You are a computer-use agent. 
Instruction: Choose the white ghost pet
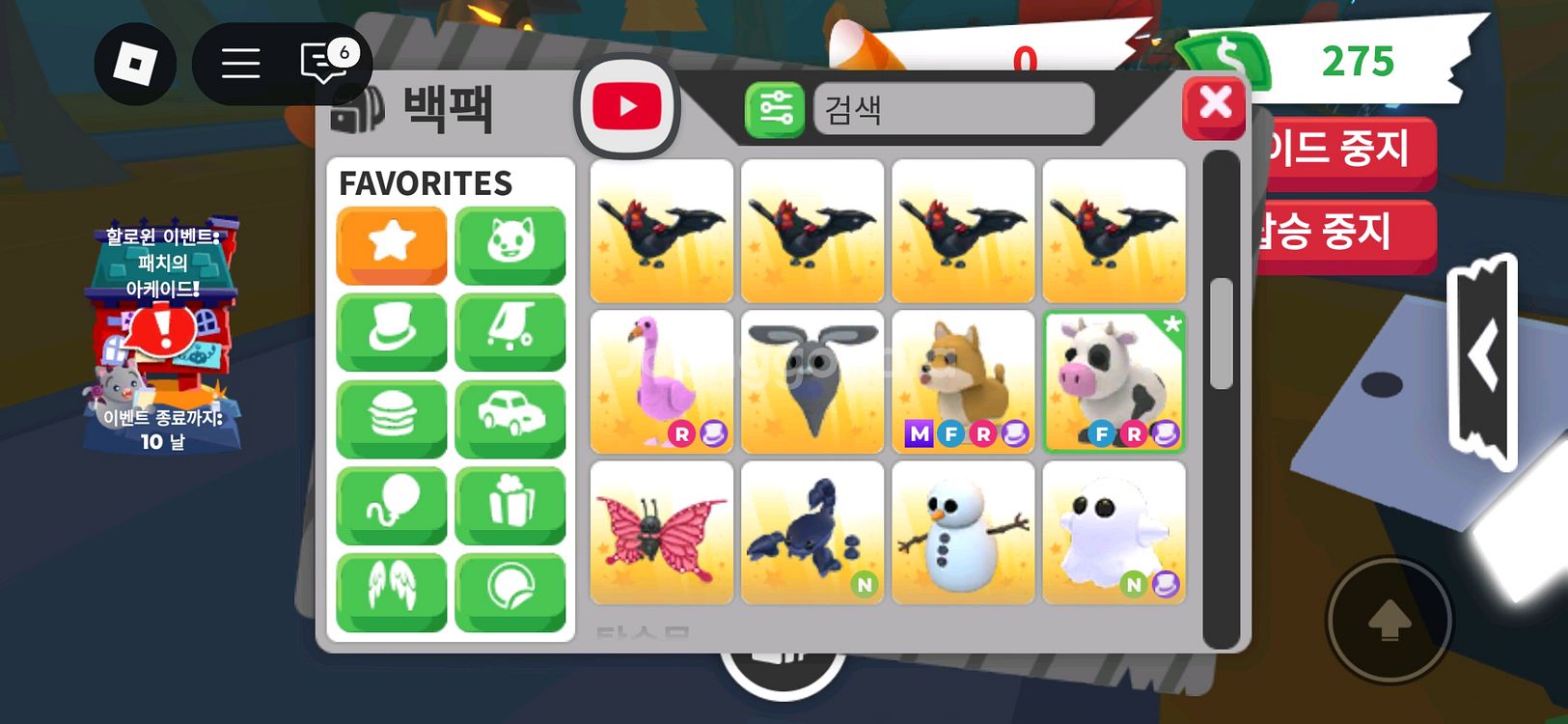point(1114,532)
